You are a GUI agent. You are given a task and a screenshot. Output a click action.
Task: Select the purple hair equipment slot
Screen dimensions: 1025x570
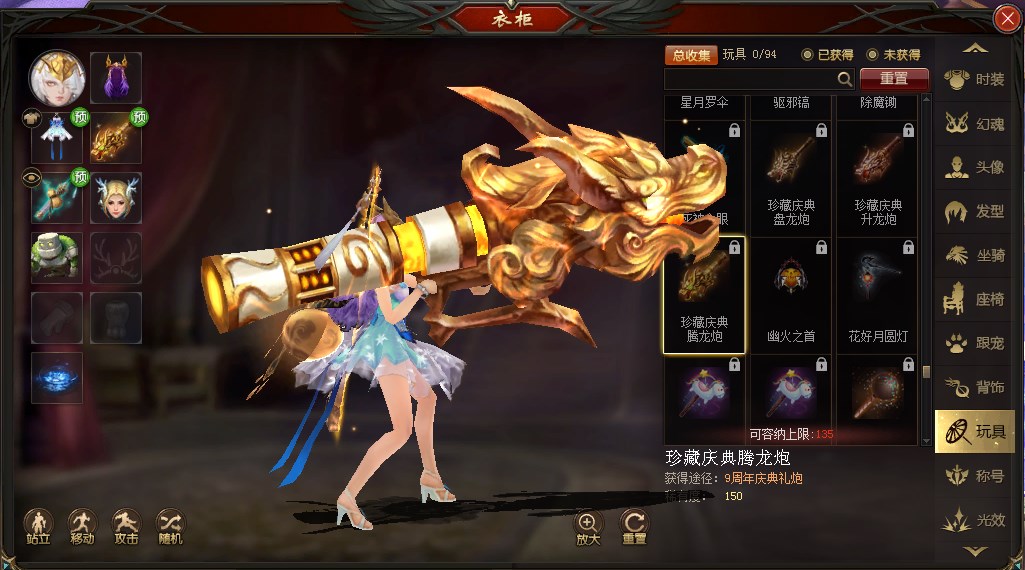(x=116, y=78)
